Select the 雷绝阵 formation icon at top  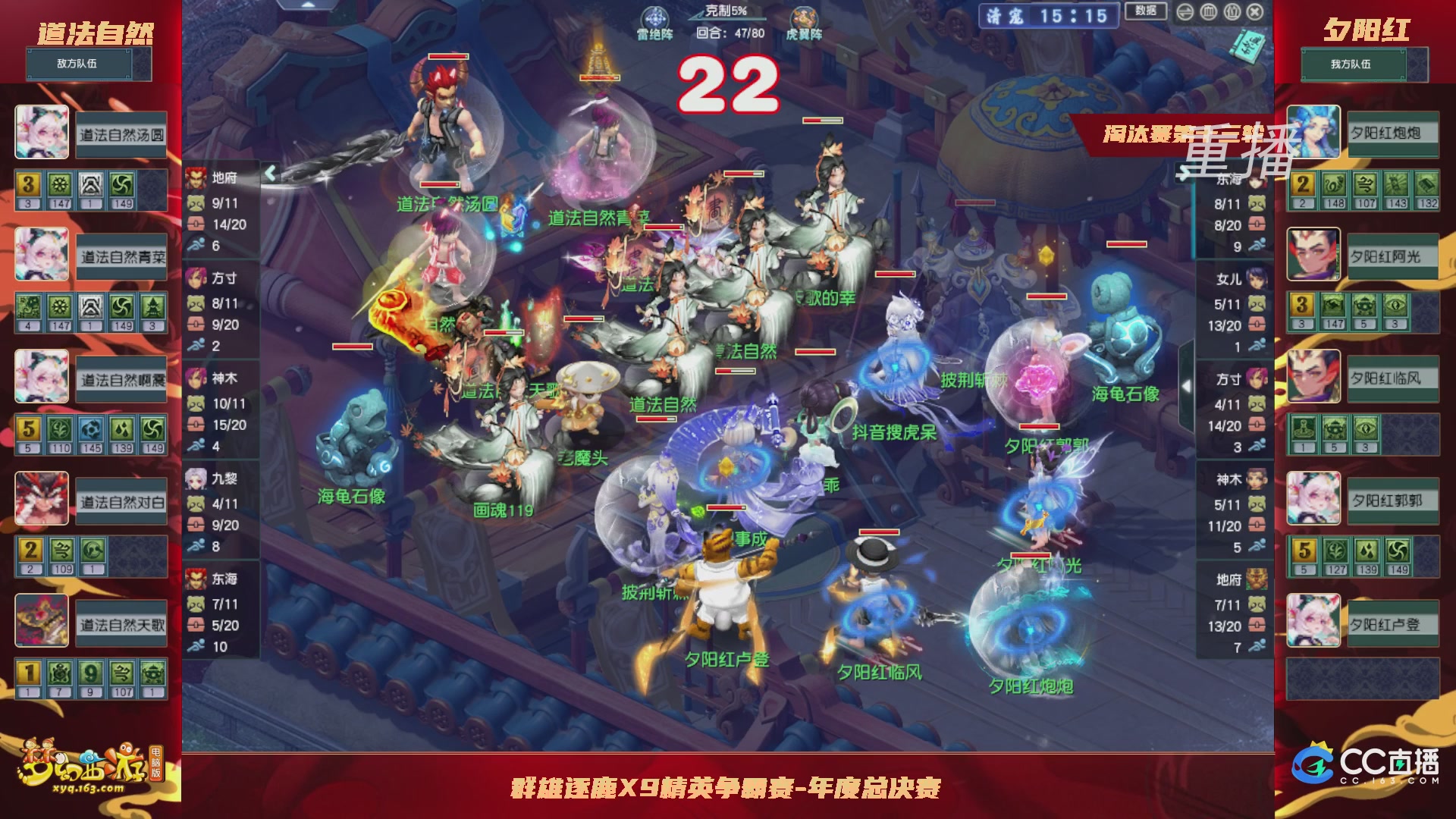click(655, 17)
